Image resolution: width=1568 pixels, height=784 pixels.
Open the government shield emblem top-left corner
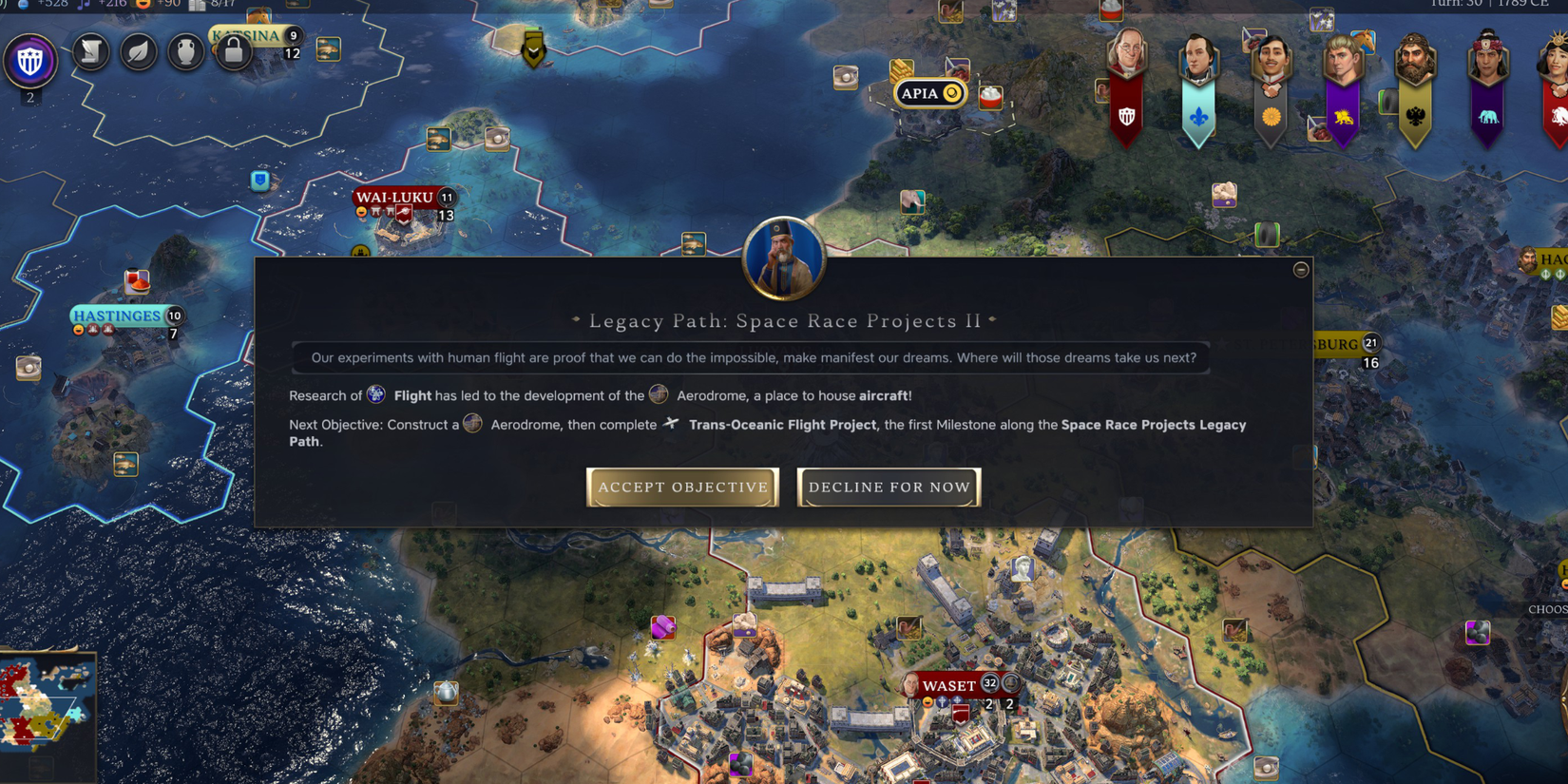pos(30,59)
